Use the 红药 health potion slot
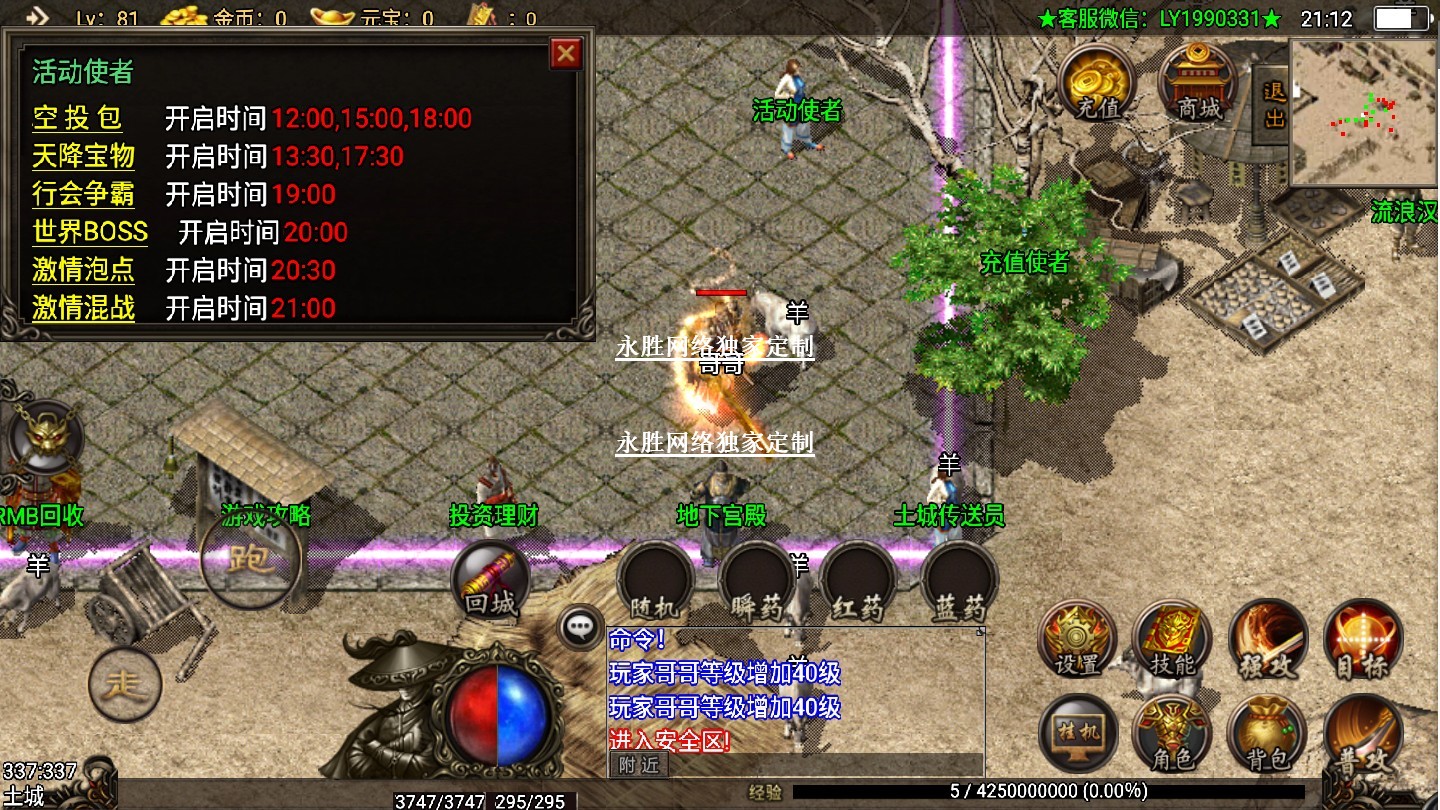This screenshot has height=810, width=1440. click(859, 580)
